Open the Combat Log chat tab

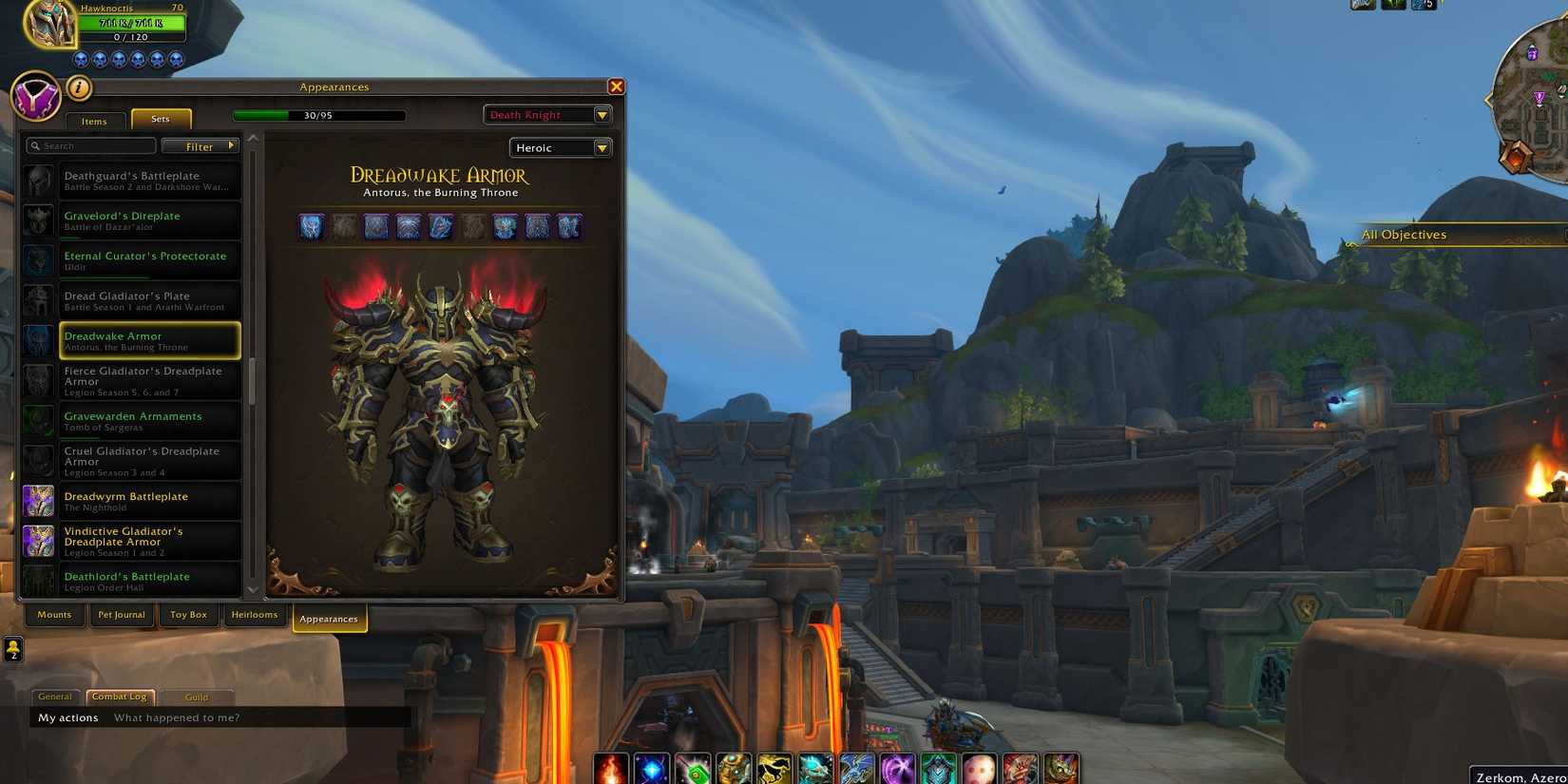coord(119,696)
